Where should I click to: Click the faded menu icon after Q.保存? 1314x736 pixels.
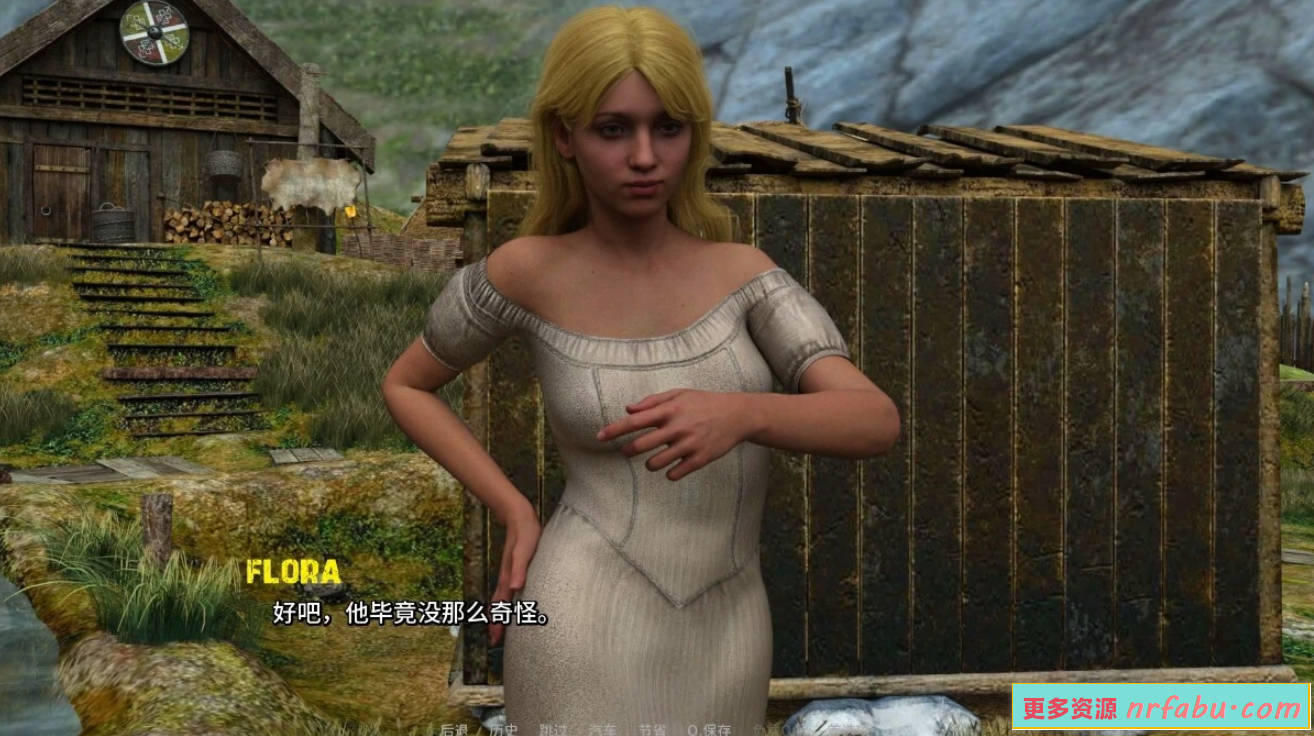tap(768, 729)
